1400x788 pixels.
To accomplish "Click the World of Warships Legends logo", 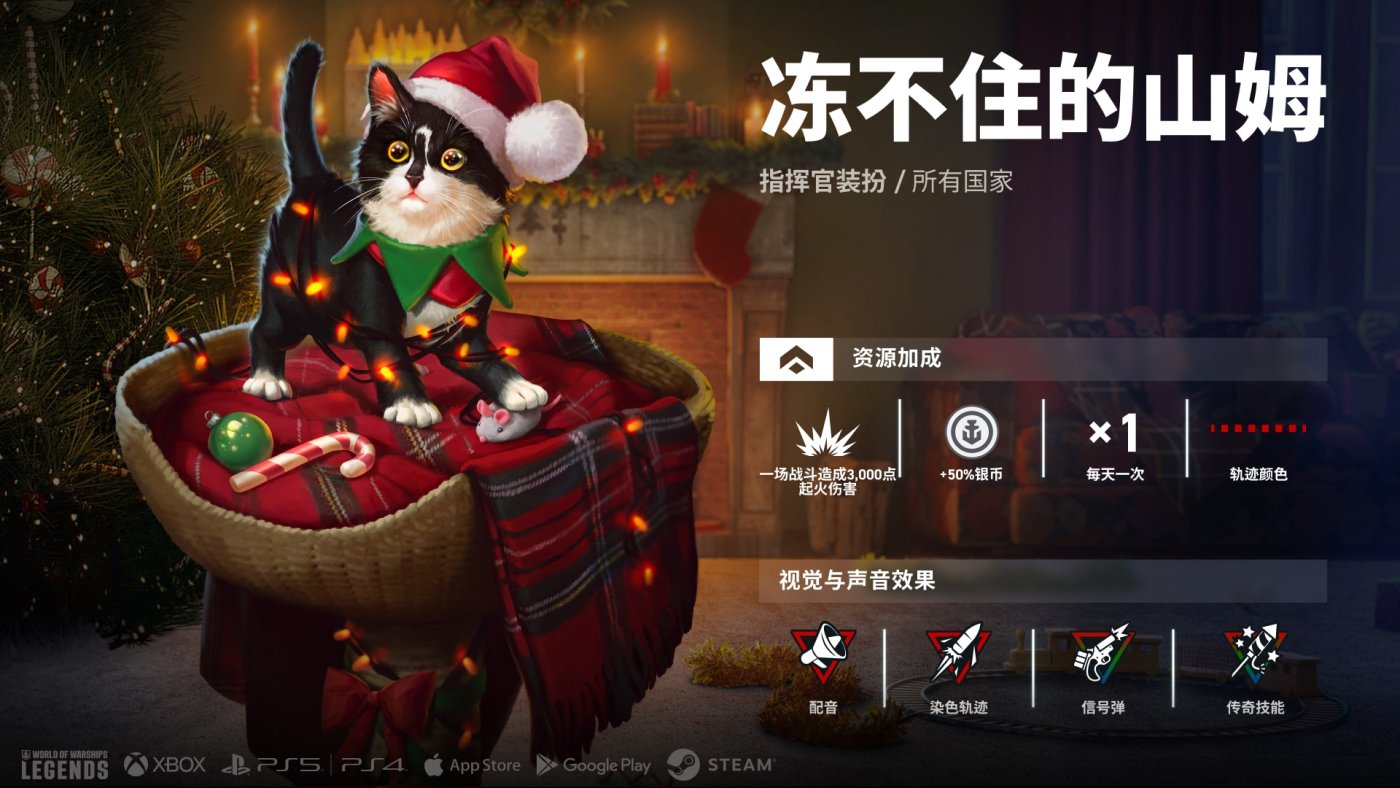I will click(x=64, y=763).
